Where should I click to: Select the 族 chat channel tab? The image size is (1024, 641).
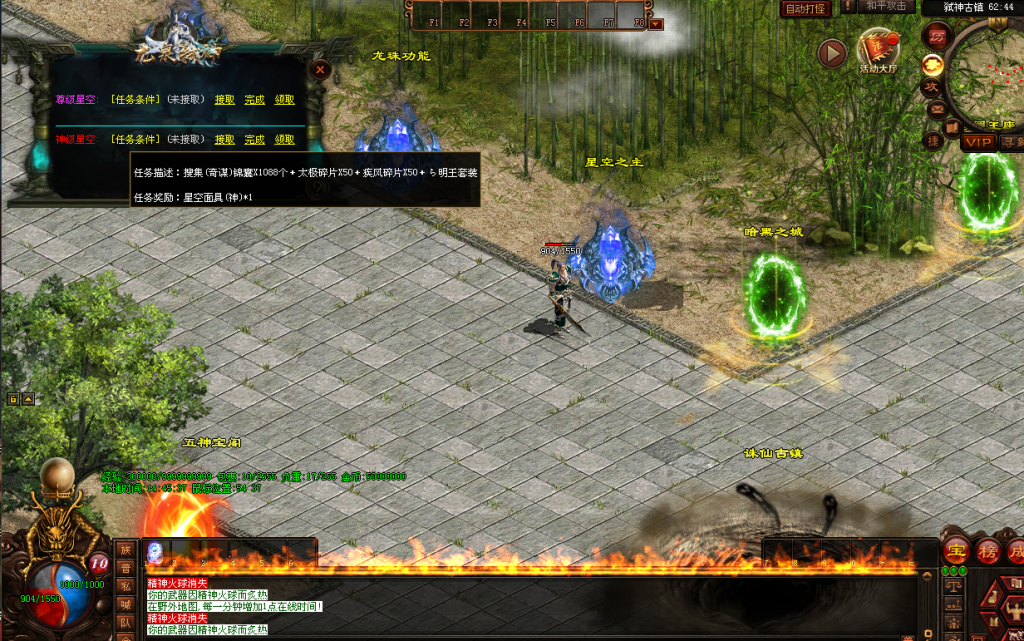pyautogui.click(x=126, y=549)
